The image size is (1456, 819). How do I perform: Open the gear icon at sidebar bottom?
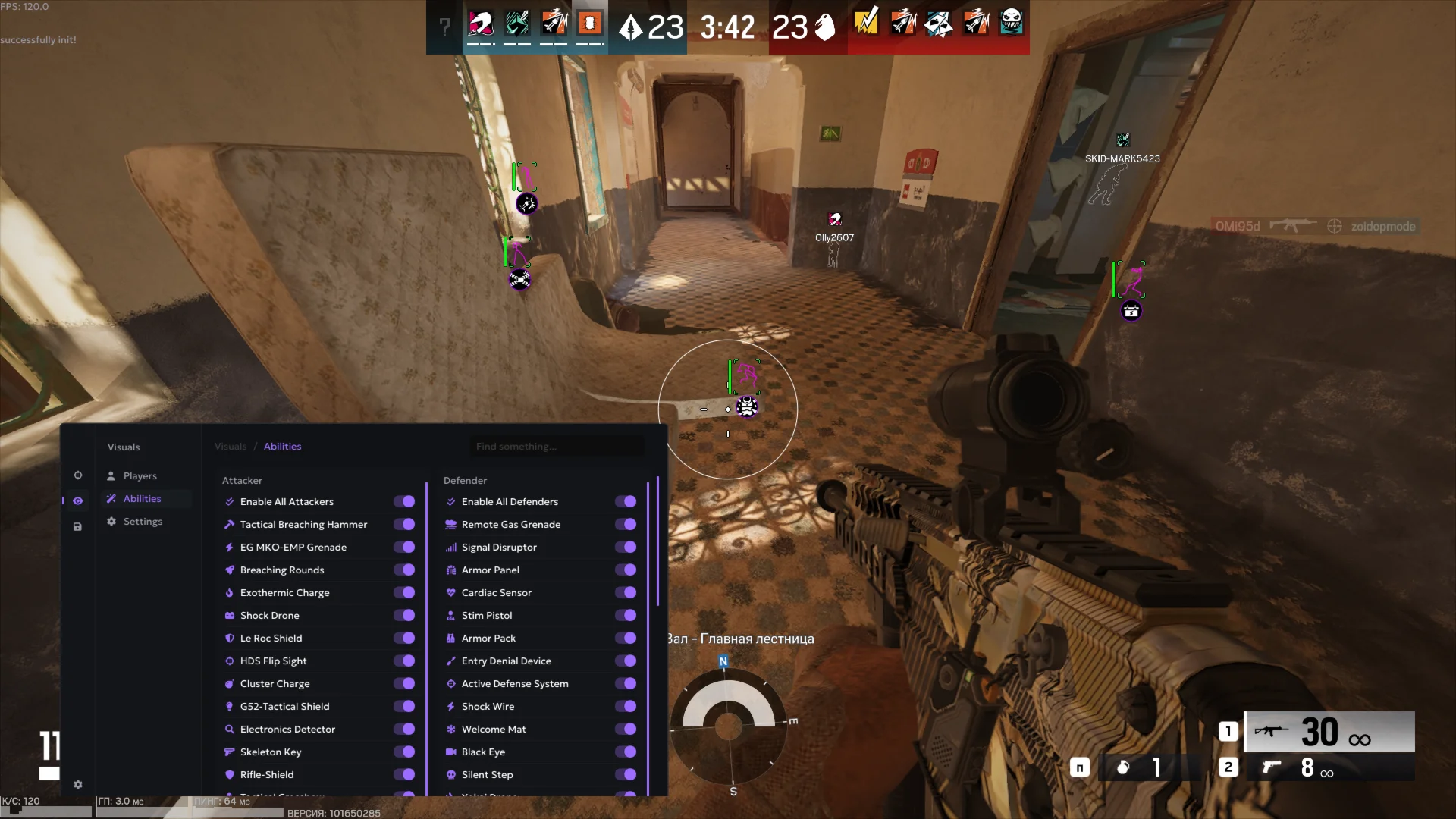coord(78,785)
